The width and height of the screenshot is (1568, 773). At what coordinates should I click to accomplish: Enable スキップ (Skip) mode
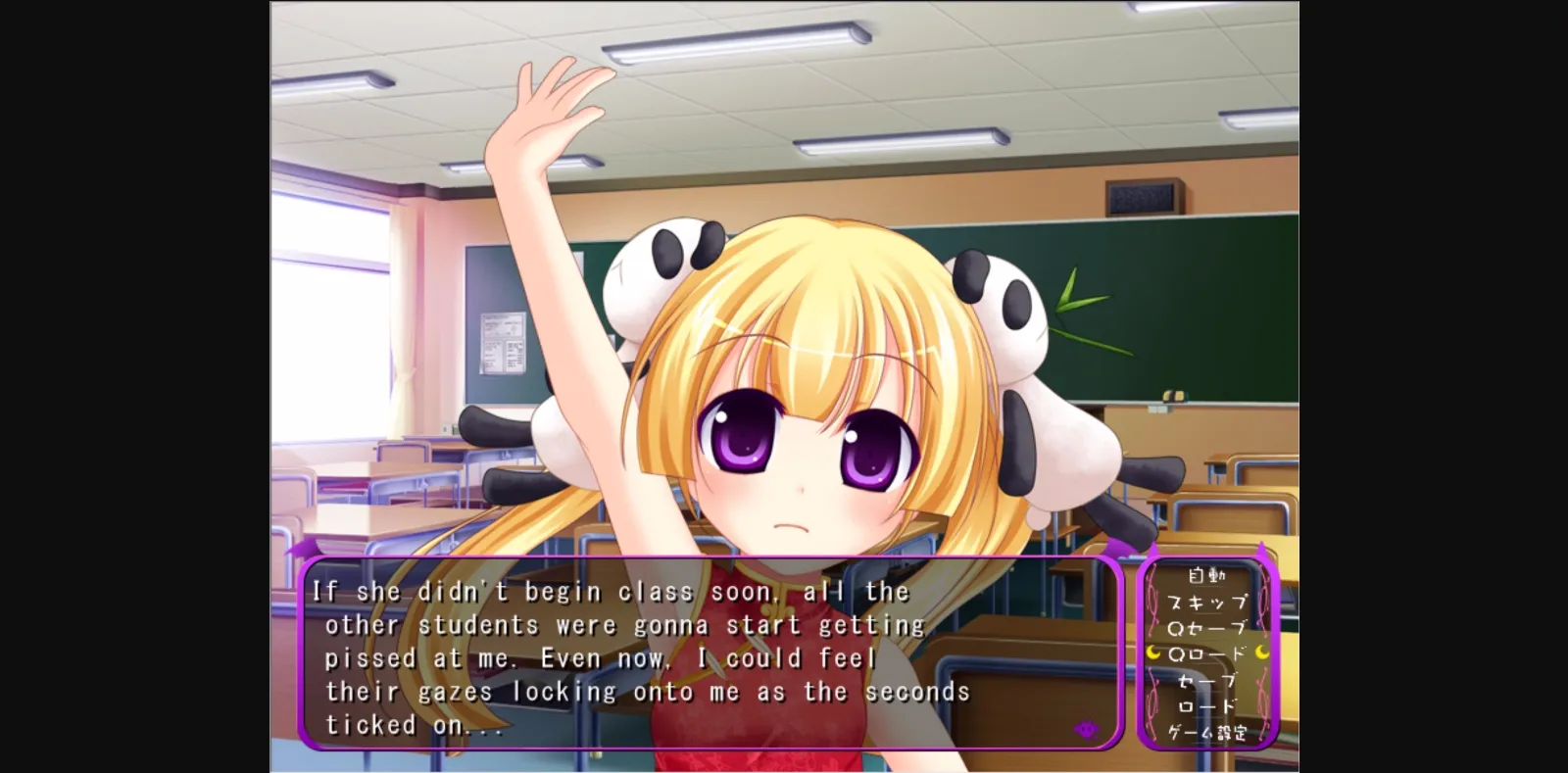coord(1205,602)
